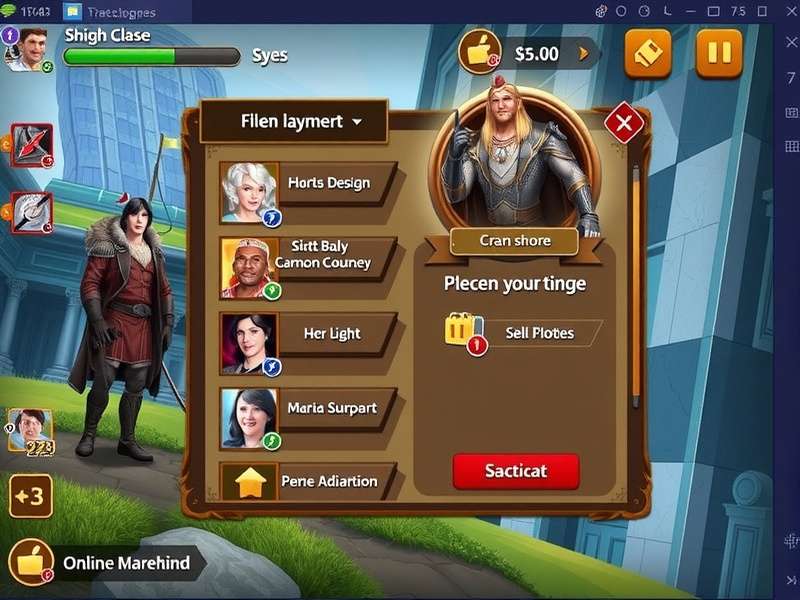Pick the Maria Surpart entry
The image size is (800, 600).
point(310,408)
